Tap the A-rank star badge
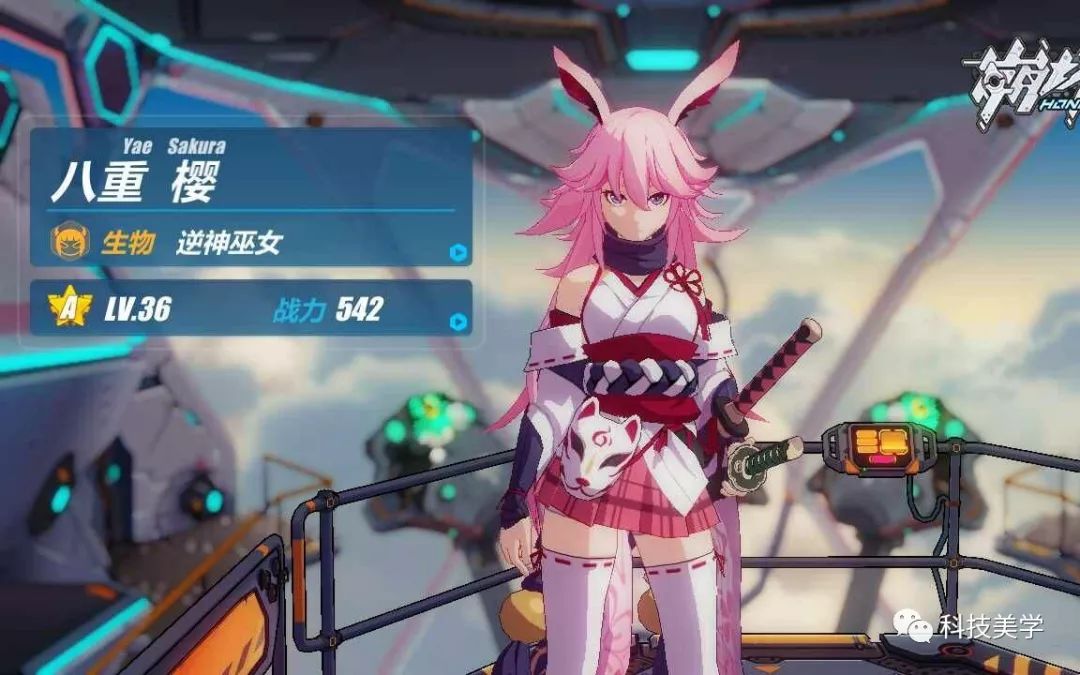This screenshot has height=675, width=1080. [69, 309]
